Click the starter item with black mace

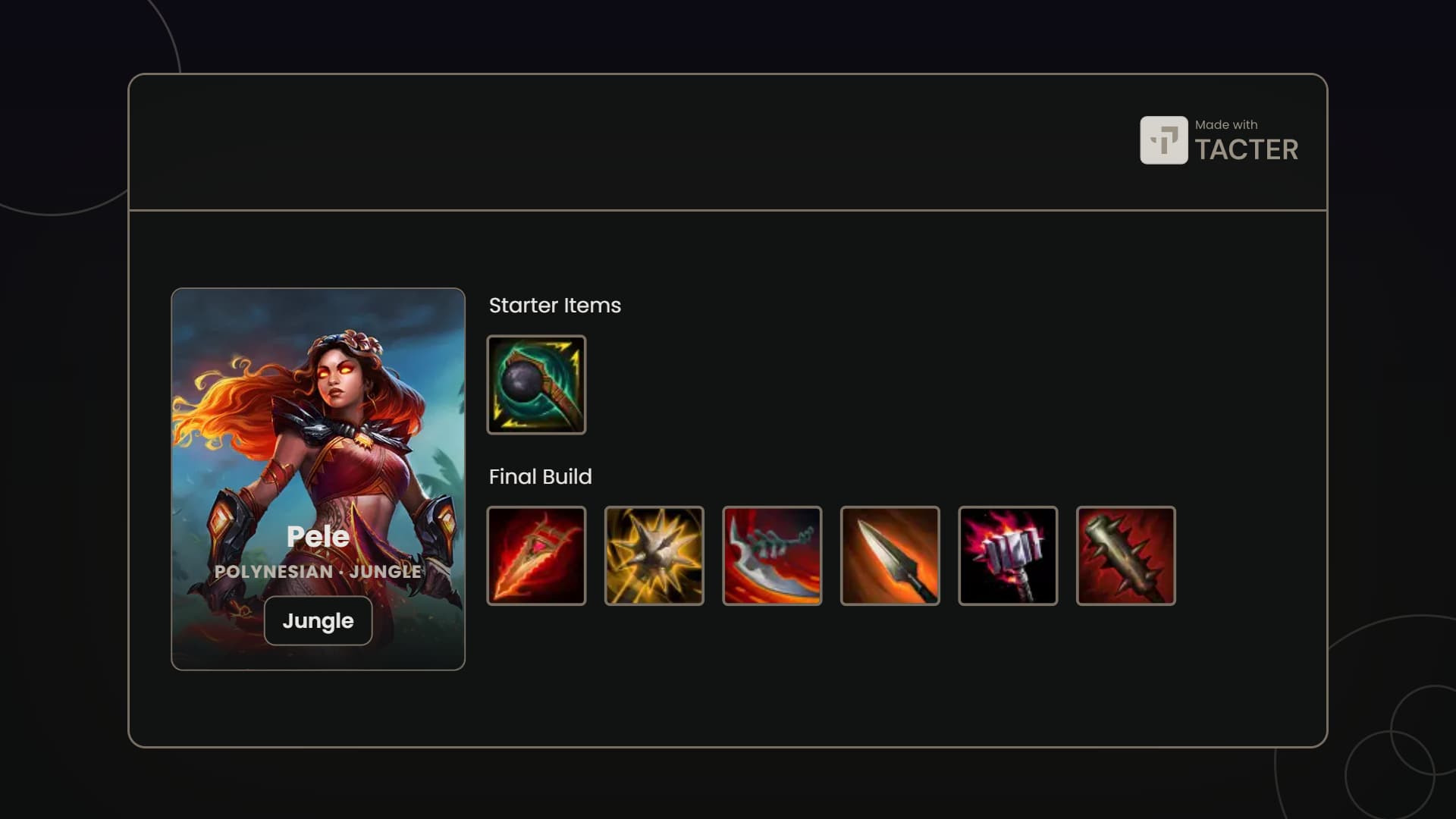pos(536,384)
